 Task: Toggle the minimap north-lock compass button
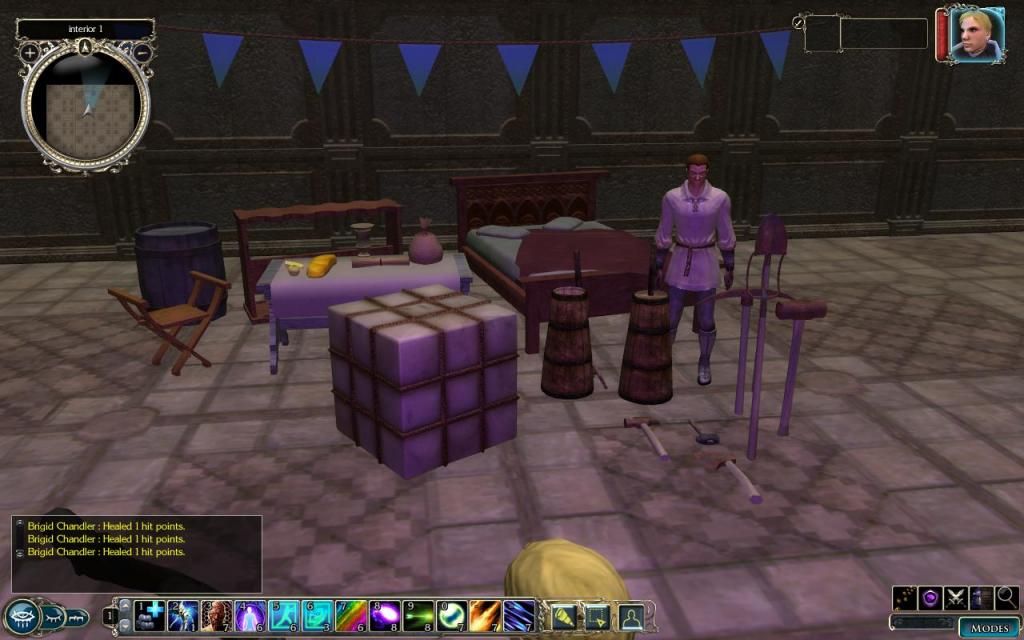coord(86,45)
